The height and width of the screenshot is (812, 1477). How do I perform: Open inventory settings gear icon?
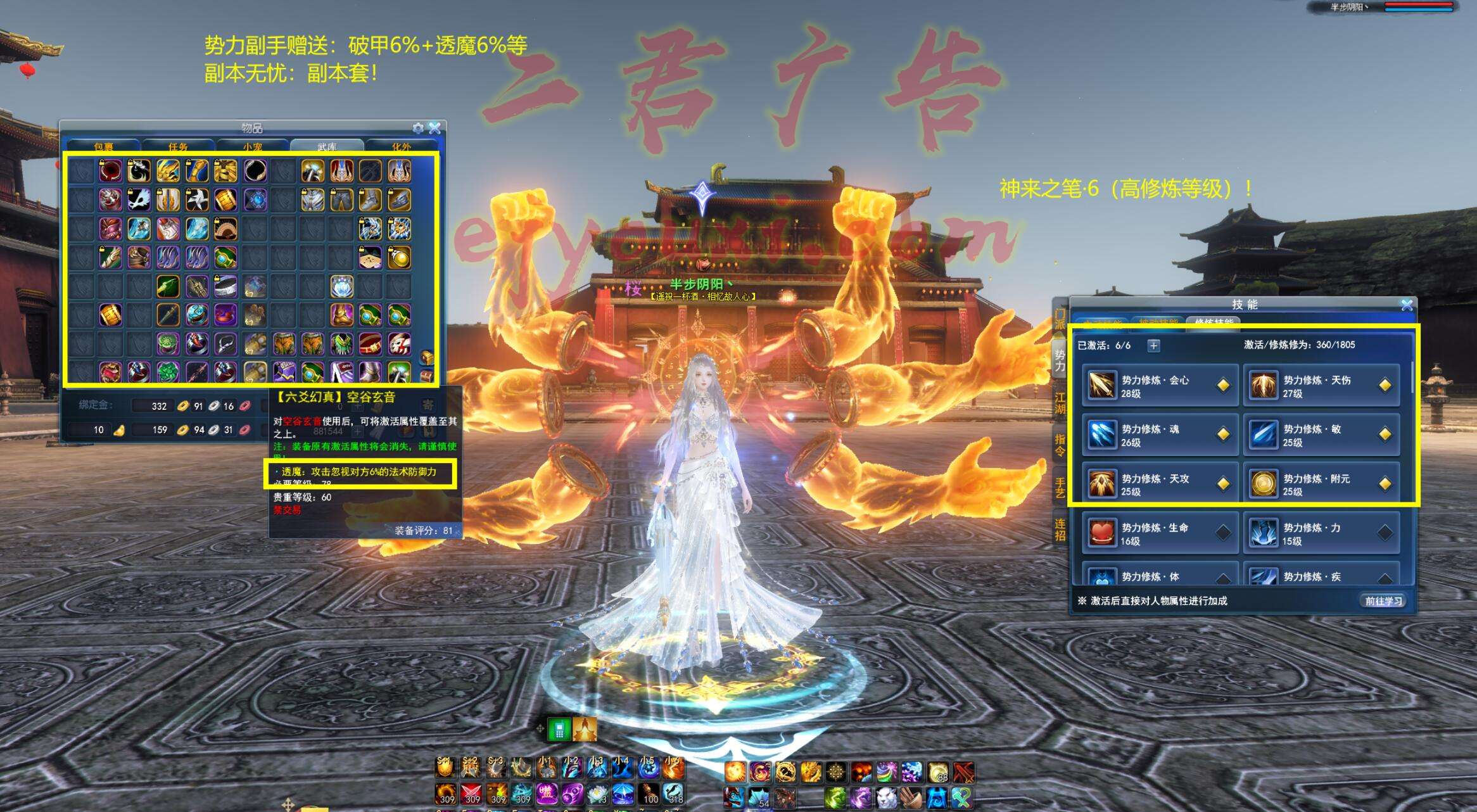click(x=418, y=128)
